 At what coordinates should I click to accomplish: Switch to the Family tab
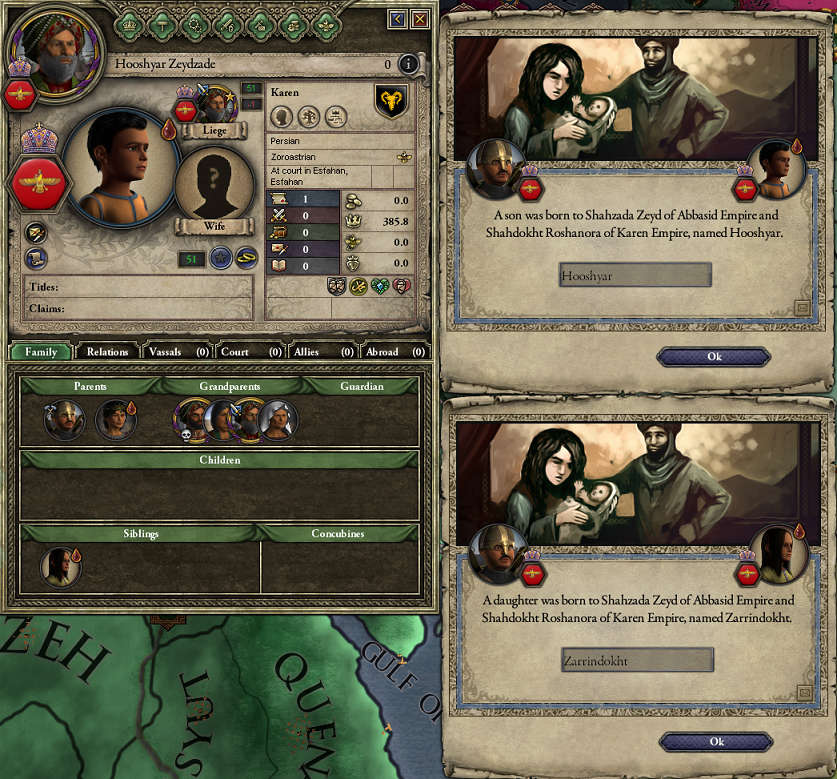(41, 352)
